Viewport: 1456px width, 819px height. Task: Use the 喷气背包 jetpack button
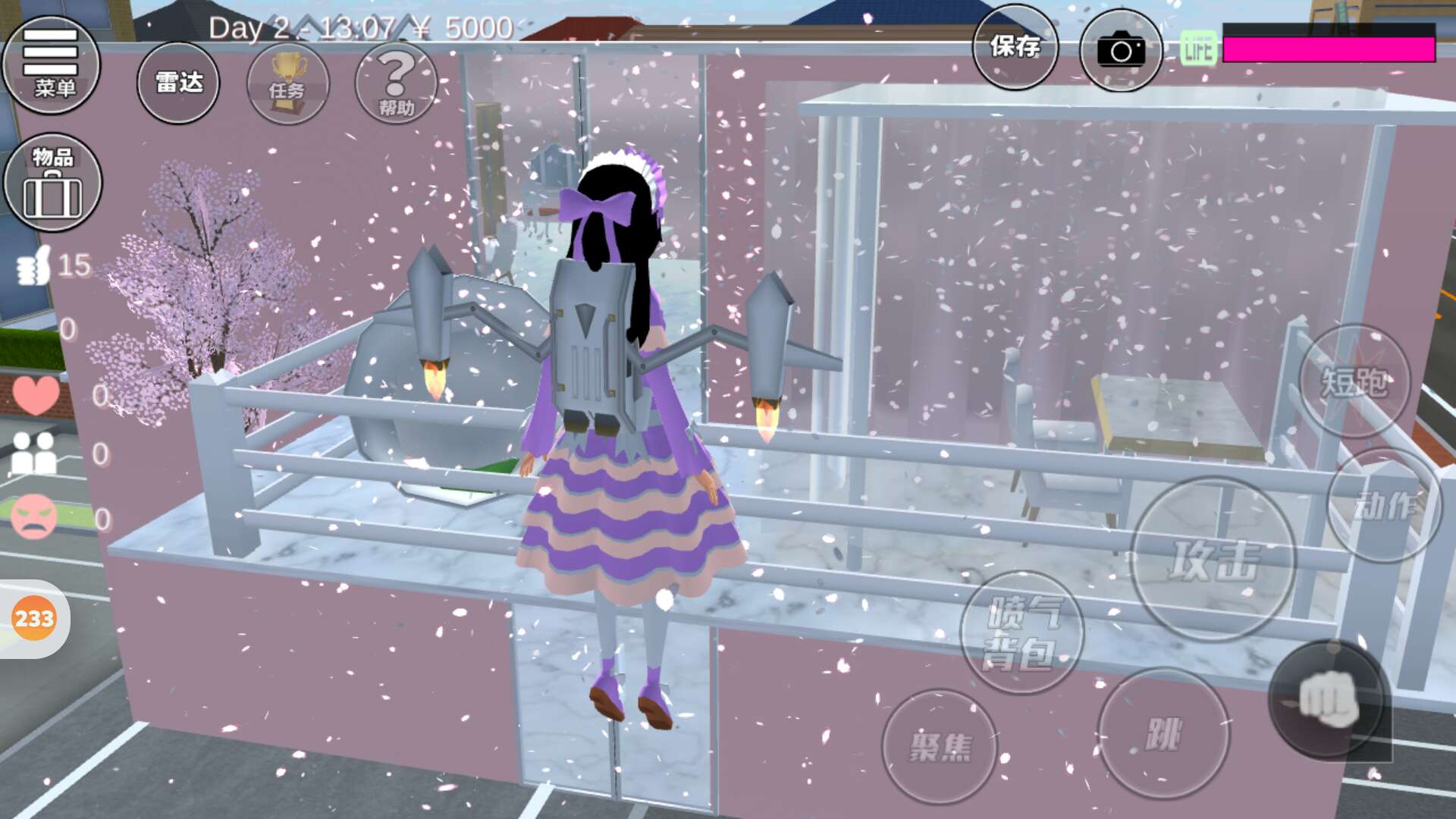point(1021,632)
